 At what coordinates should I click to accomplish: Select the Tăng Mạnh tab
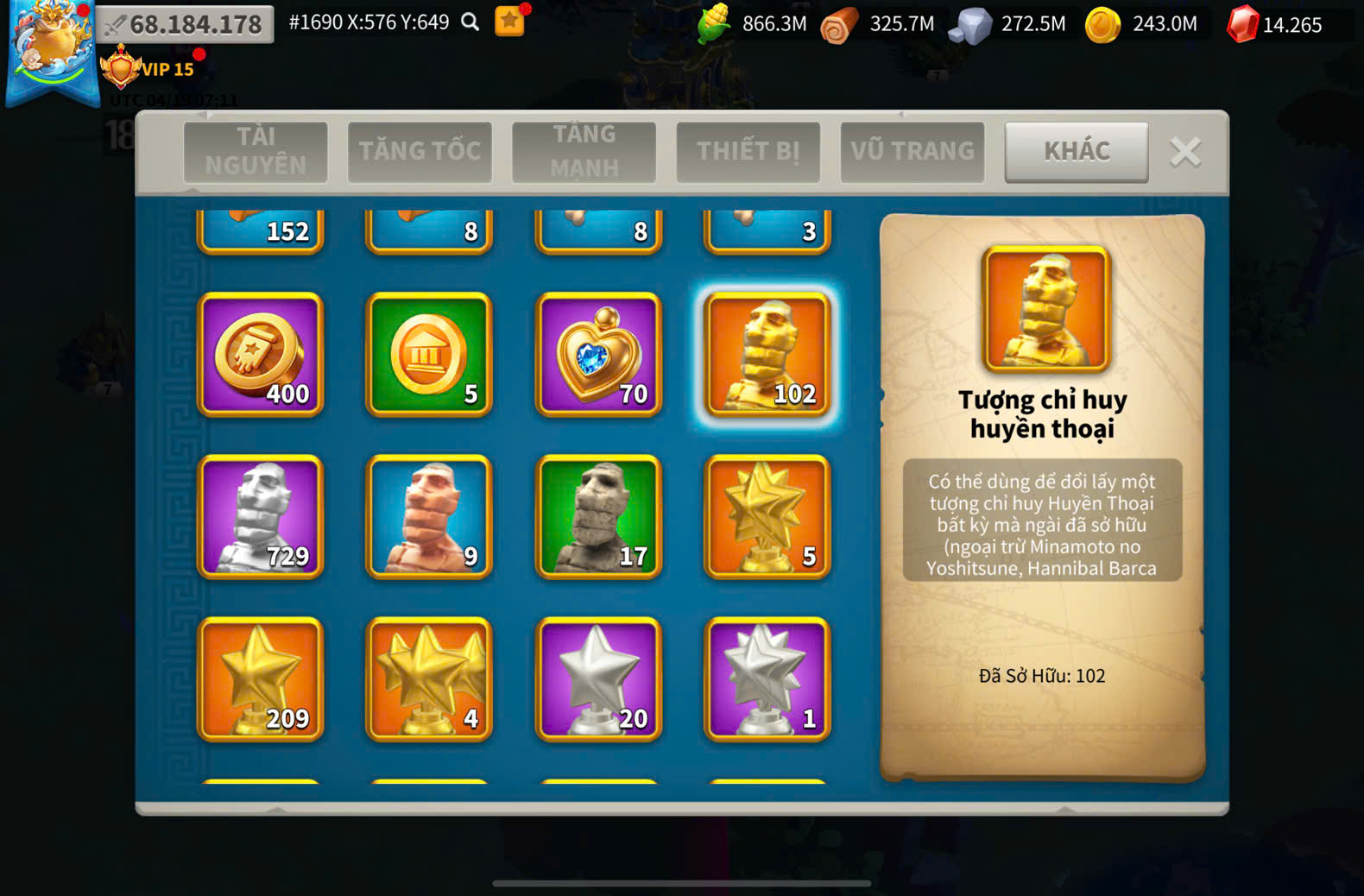click(584, 151)
